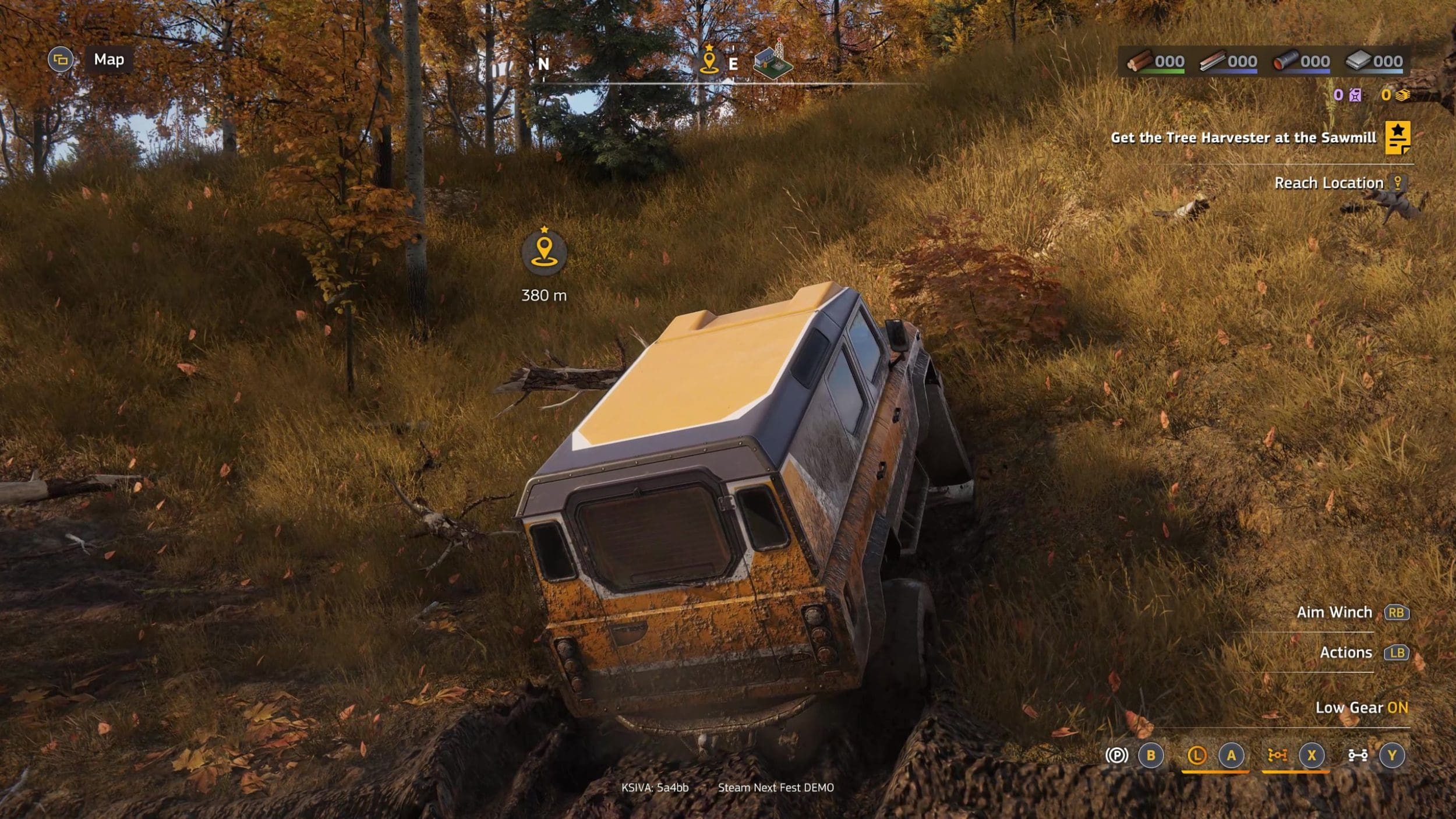Viewport: 1456px width, 819px height.
Task: Click the wood logs resource icon
Action: pyautogui.click(x=1139, y=61)
